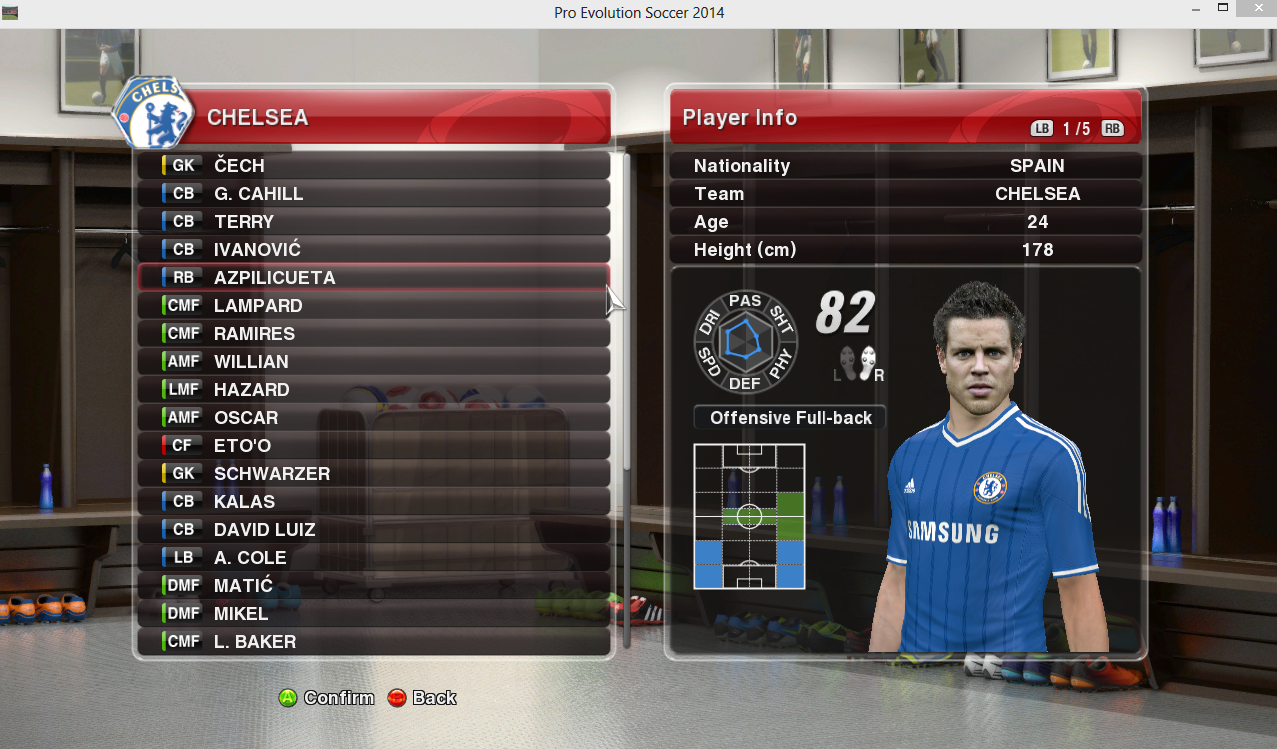1277x749 pixels.
Task: Select the highlighted Azpilicueta row
Action: 373,278
